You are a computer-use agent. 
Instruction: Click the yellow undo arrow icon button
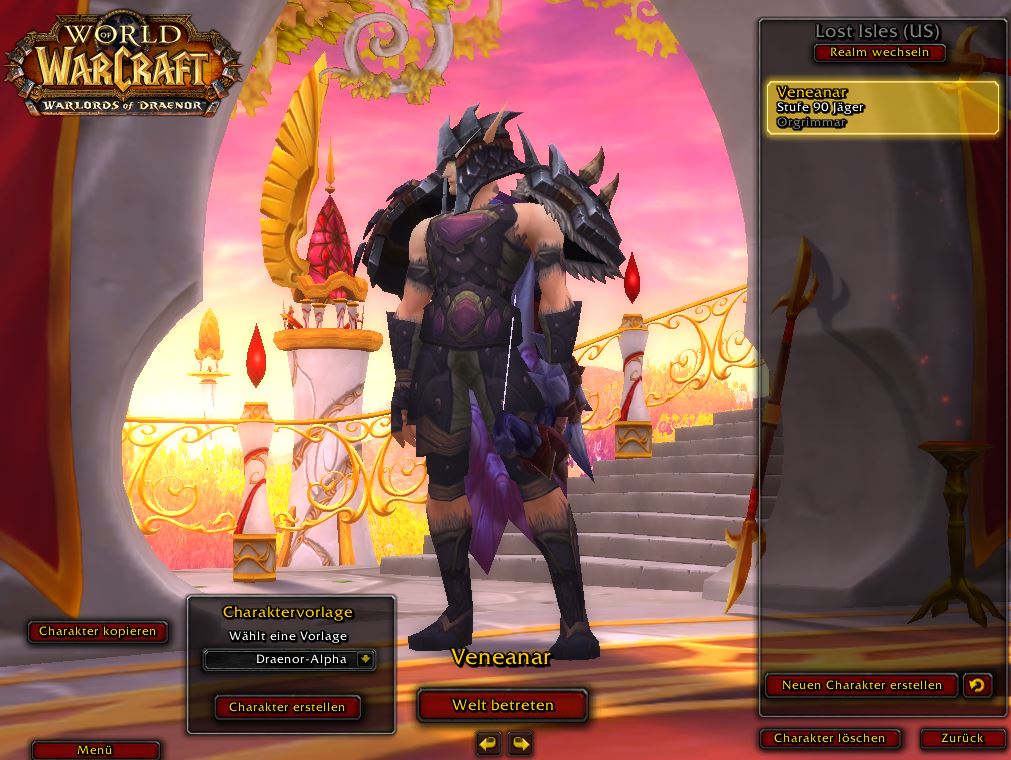pos(977,685)
